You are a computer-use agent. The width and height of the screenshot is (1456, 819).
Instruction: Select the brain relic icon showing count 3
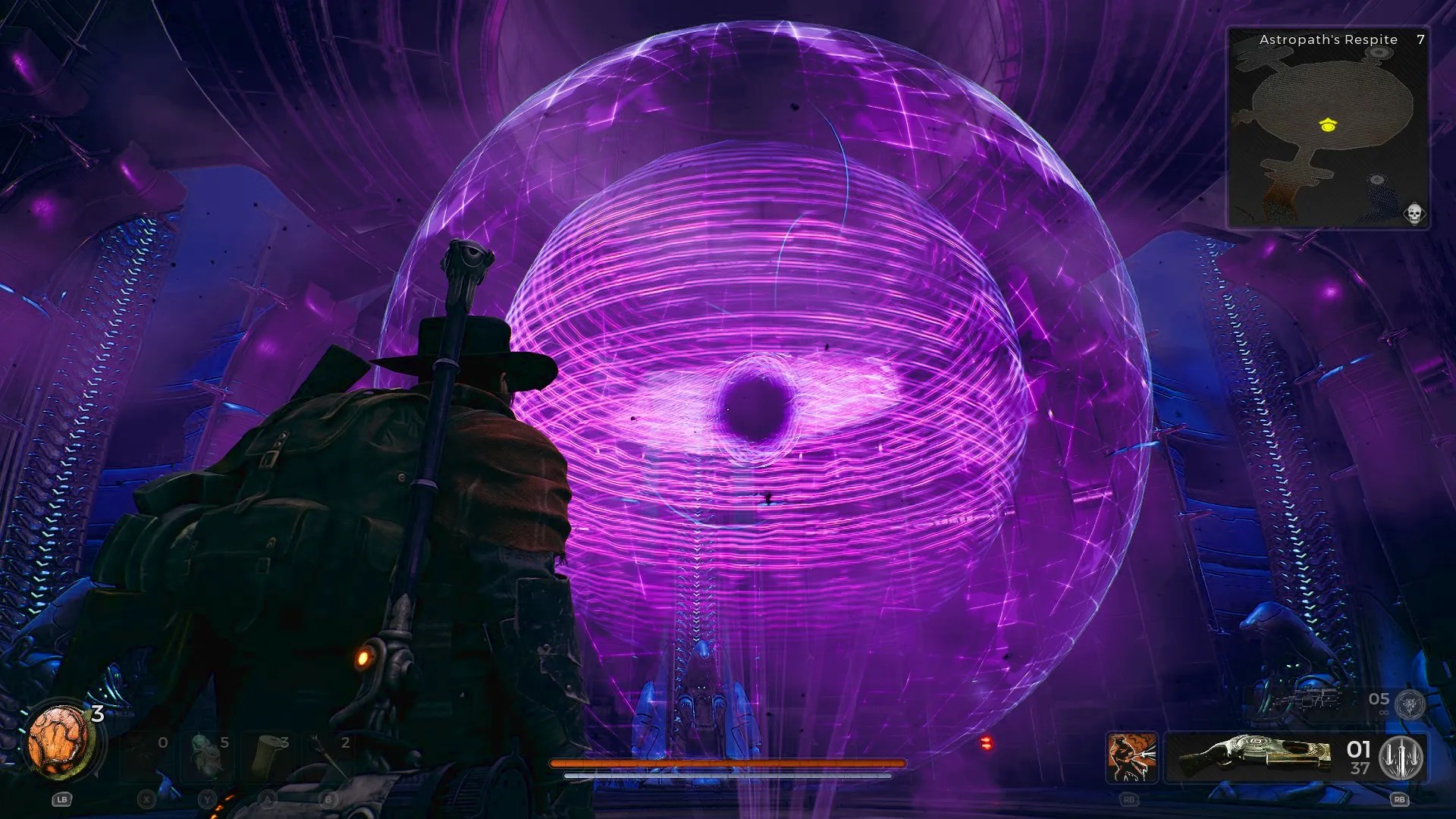click(x=59, y=743)
